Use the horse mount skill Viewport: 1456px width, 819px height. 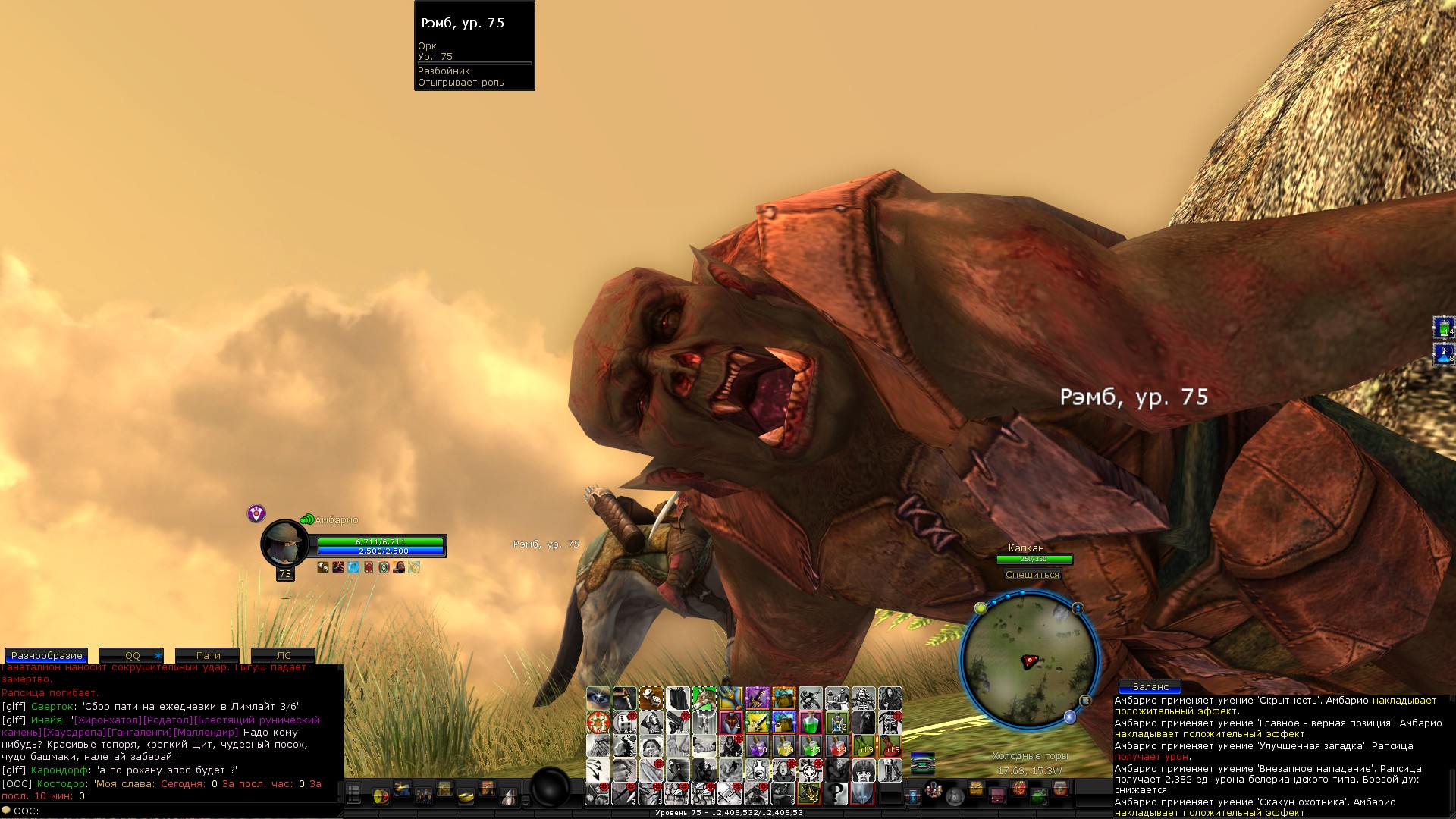pyautogui.click(x=704, y=698)
